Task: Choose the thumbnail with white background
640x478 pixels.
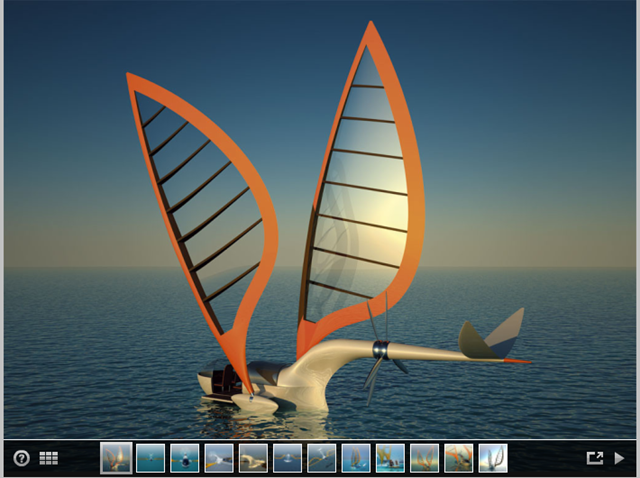Action: coord(493,458)
